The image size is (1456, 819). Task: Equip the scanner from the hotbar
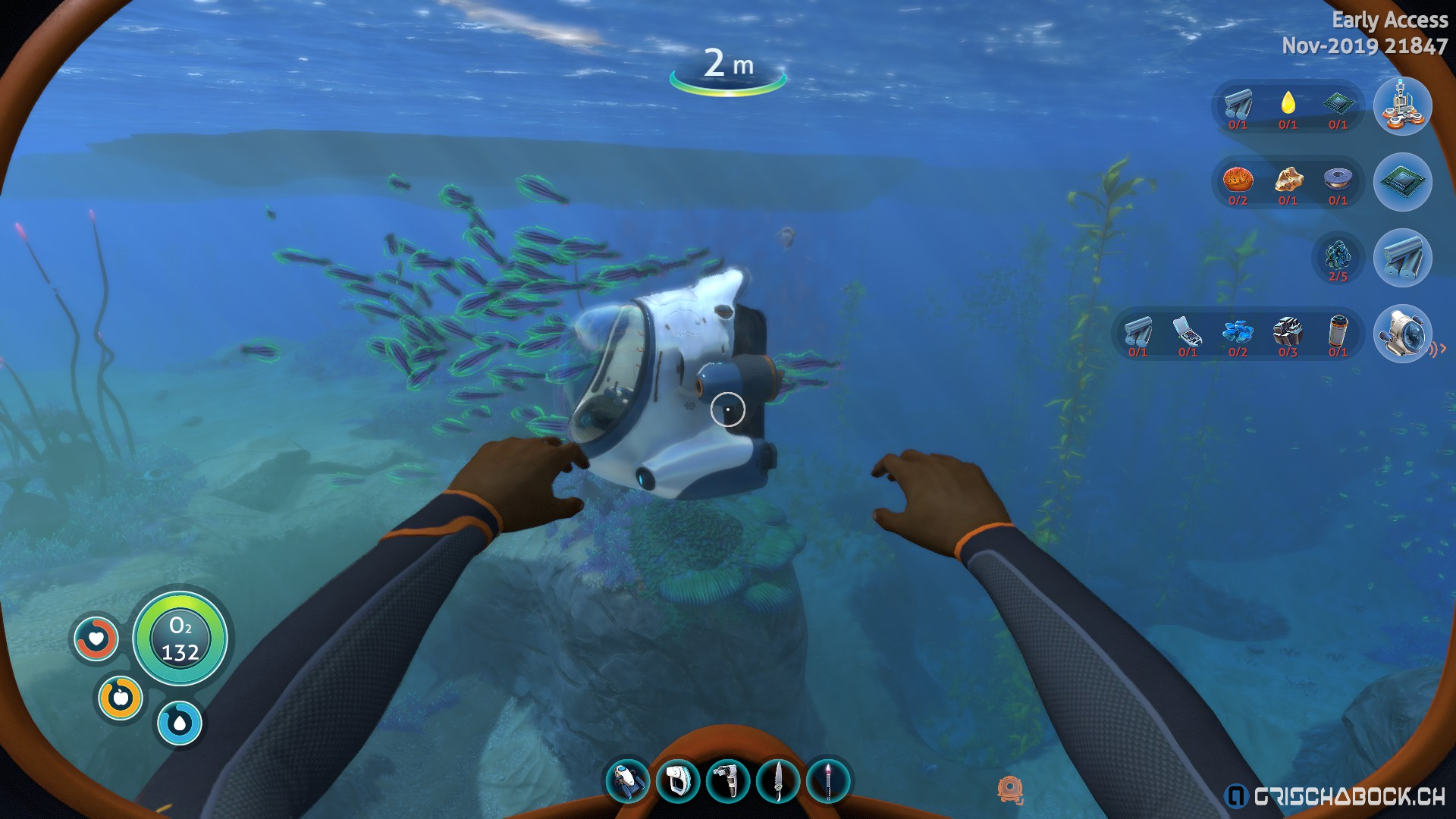[677, 781]
